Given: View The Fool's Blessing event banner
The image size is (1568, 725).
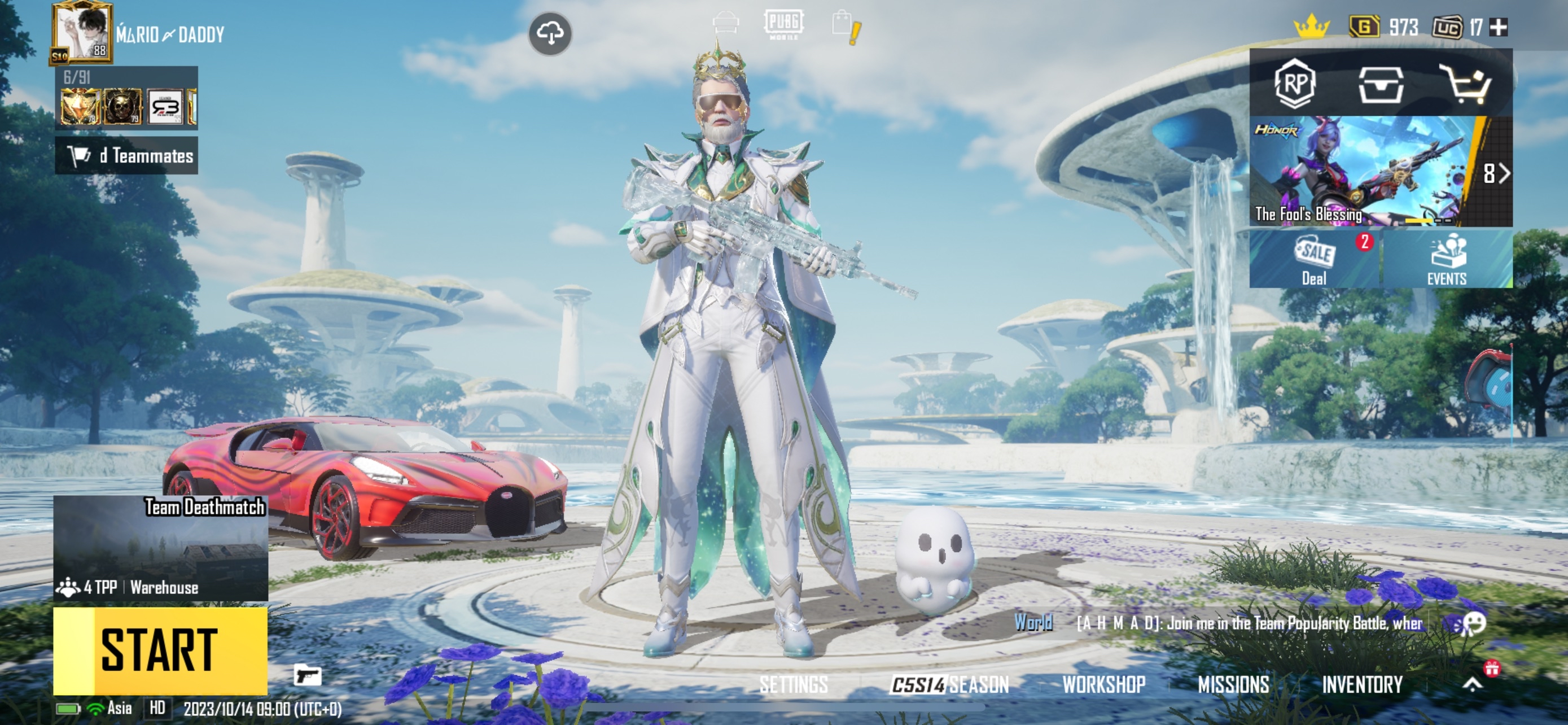Looking at the screenshot, I should [1364, 172].
